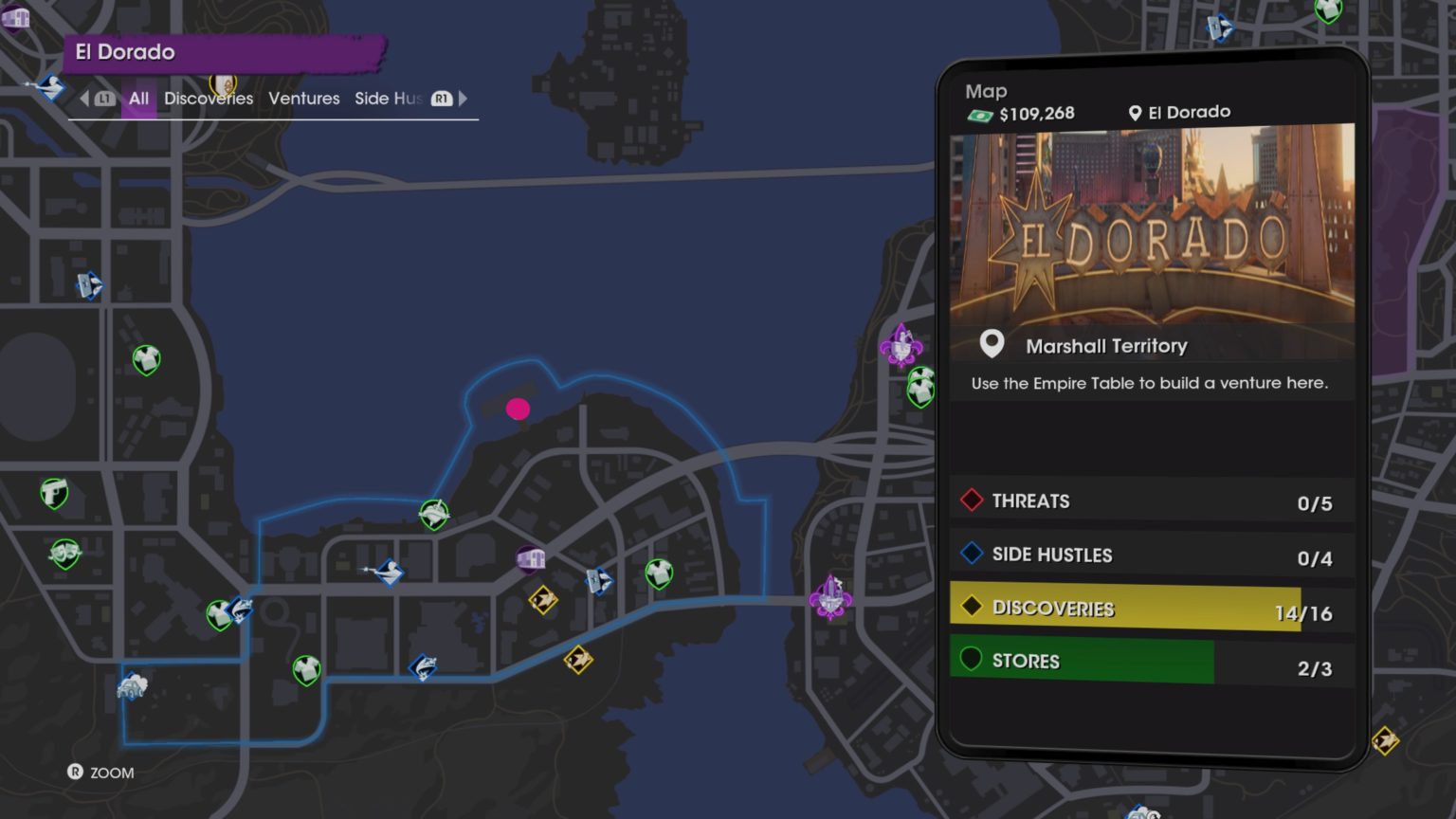Click the Marshall Territory location label
1456x819 pixels.
(x=1105, y=345)
